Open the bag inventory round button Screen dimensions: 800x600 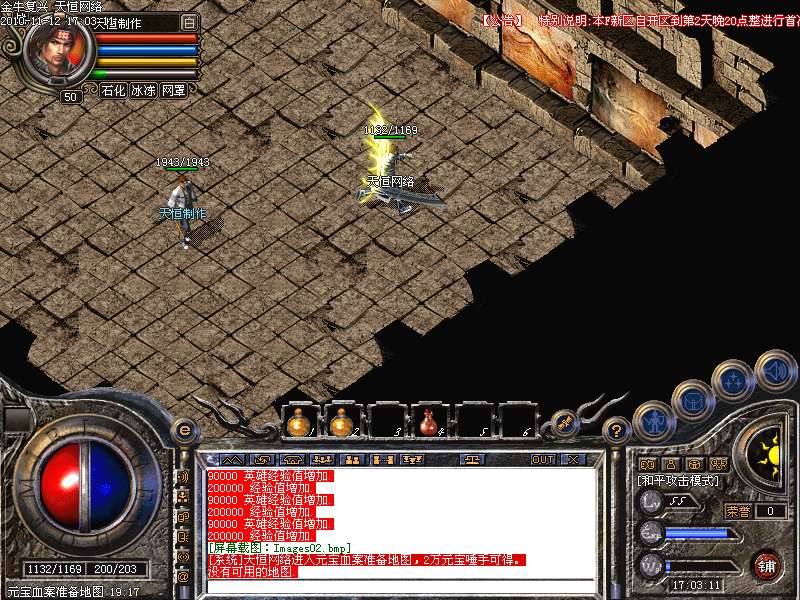692,400
